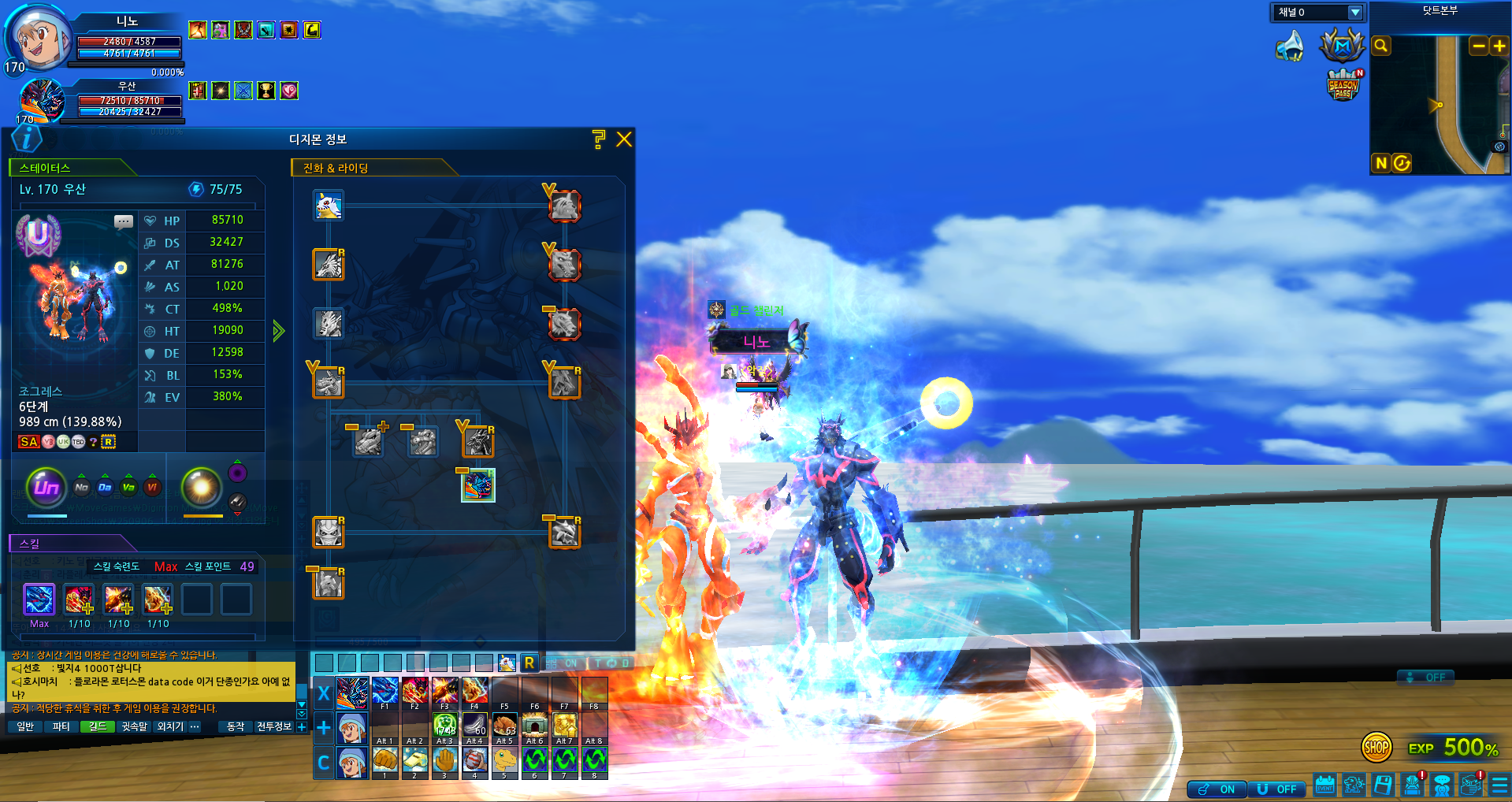Open the Season Pass
The image size is (1512, 802).
[x=1343, y=85]
